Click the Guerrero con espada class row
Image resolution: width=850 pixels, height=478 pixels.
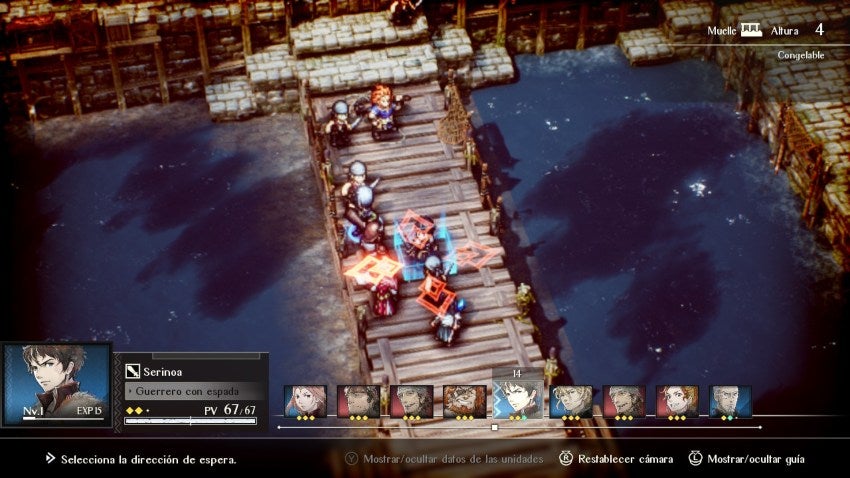tap(195, 391)
